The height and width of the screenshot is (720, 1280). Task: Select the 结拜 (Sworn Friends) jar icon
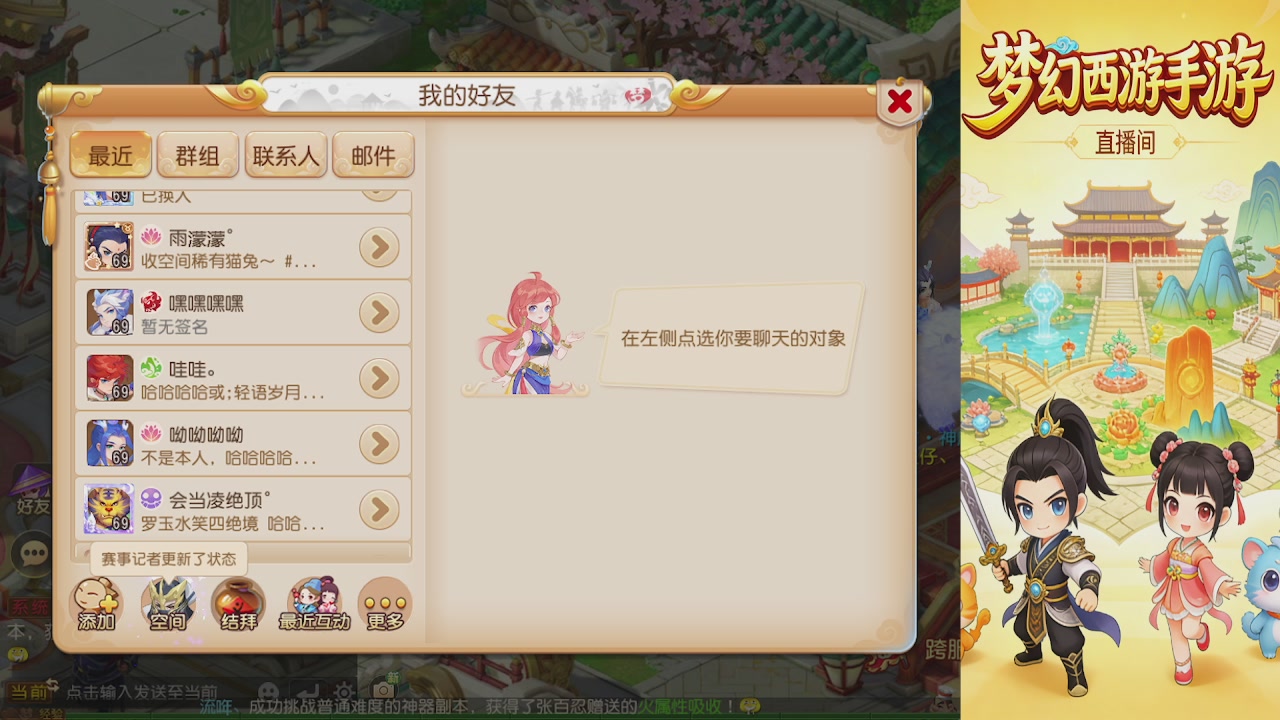pos(240,603)
